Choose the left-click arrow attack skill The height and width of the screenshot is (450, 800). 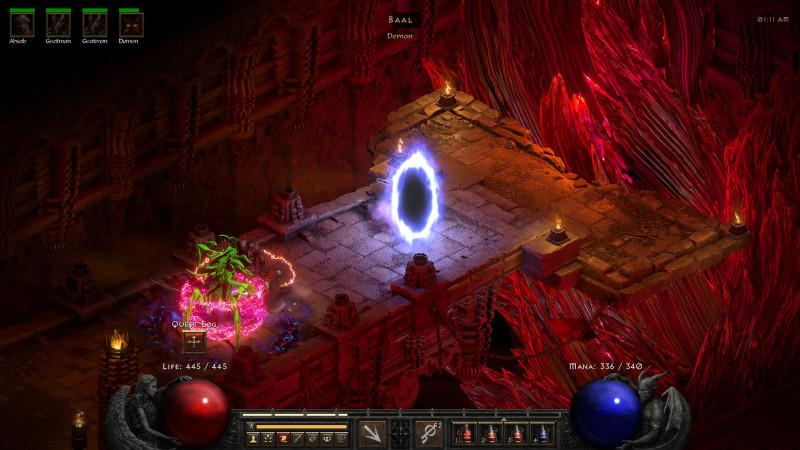[372, 433]
